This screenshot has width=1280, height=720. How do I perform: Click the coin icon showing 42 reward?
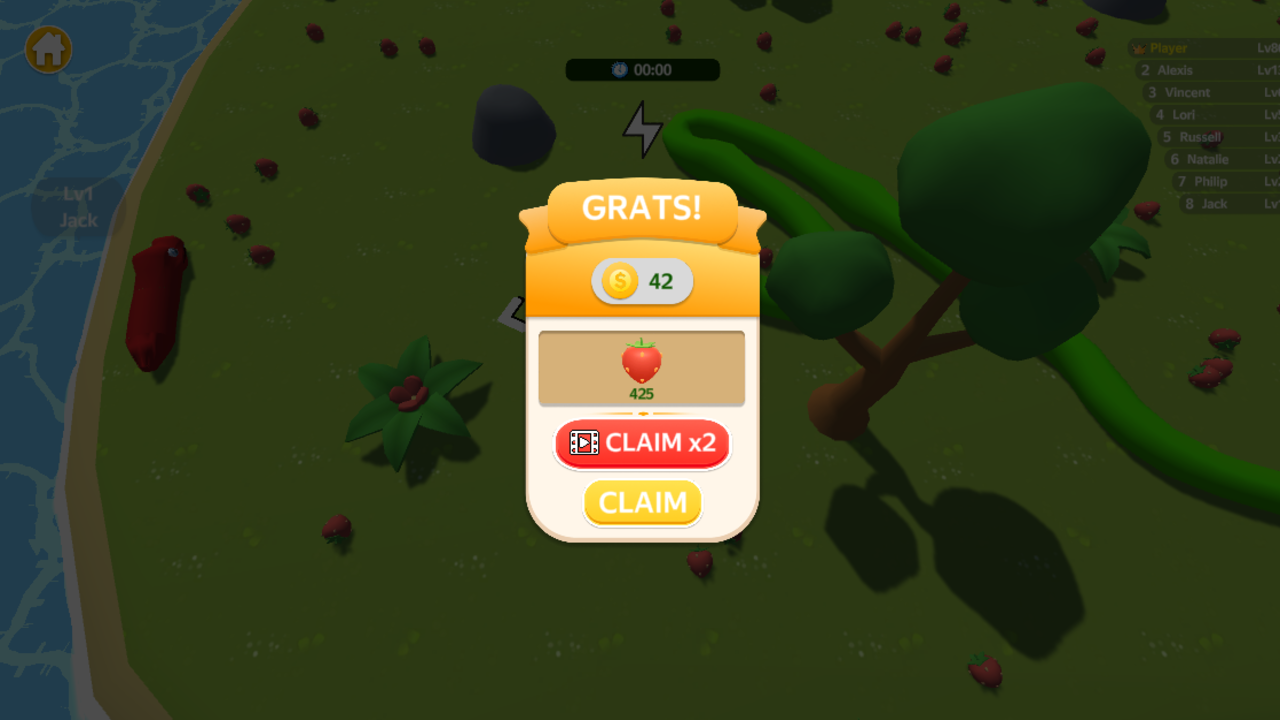619,282
